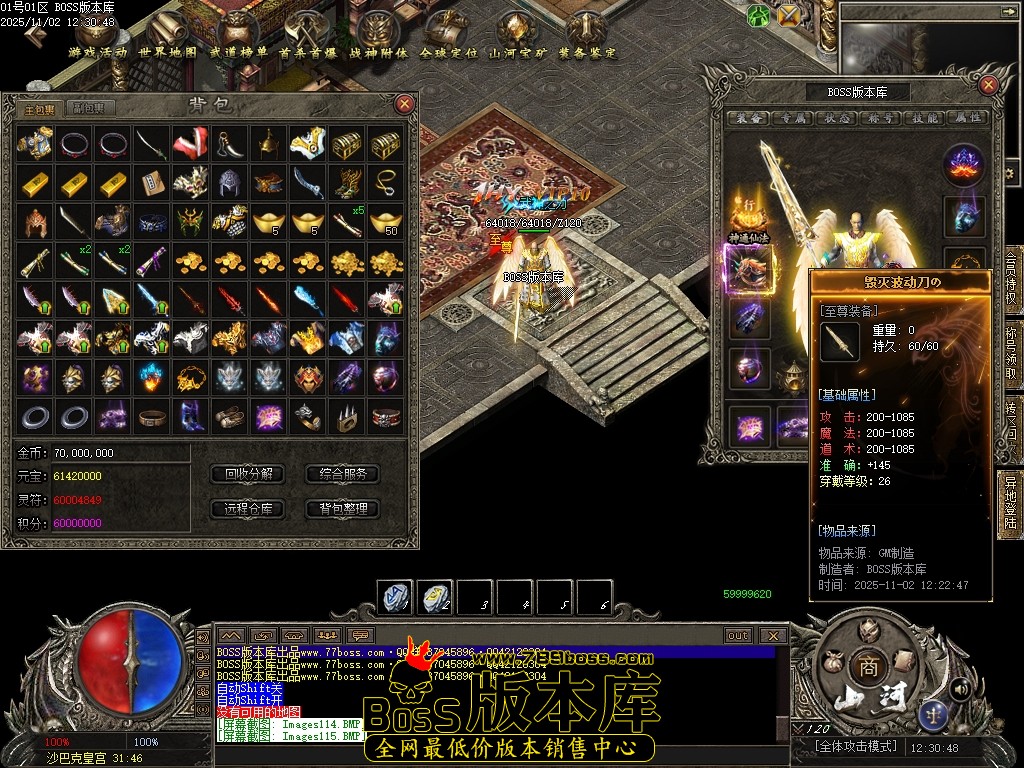
Task: Open the 远程仓库 remote warehouse
Action: [x=249, y=508]
